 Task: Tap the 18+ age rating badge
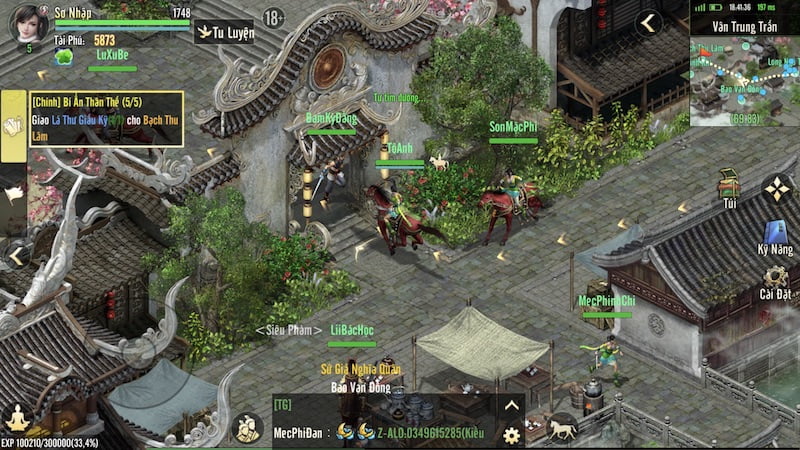point(274,18)
